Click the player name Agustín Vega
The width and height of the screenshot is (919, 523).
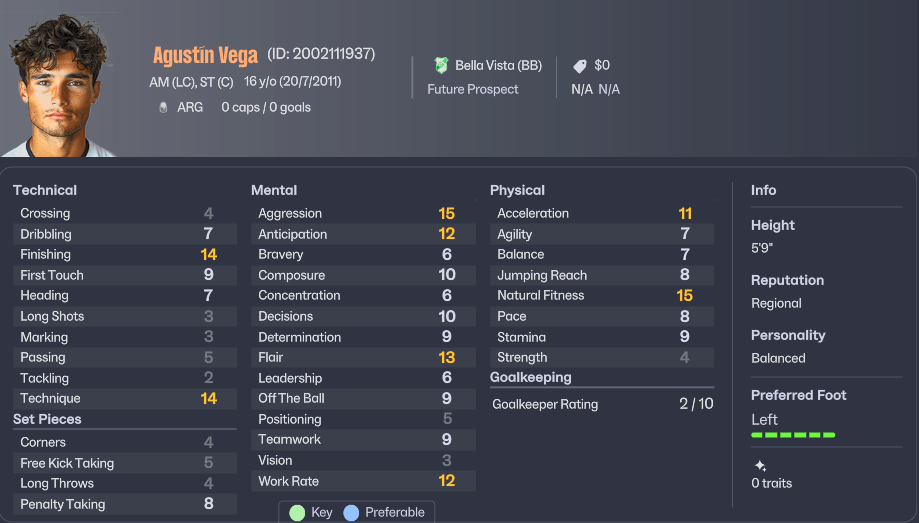pyautogui.click(x=206, y=55)
